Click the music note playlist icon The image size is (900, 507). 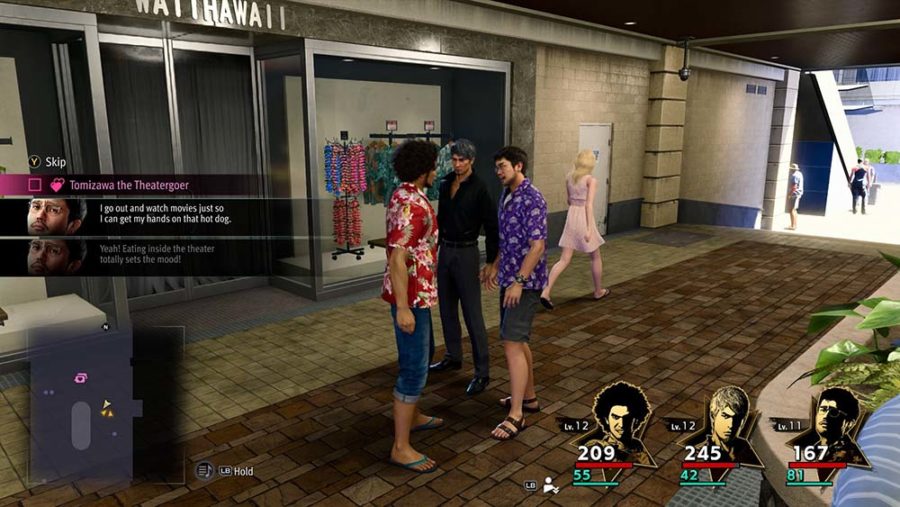(x=204, y=470)
